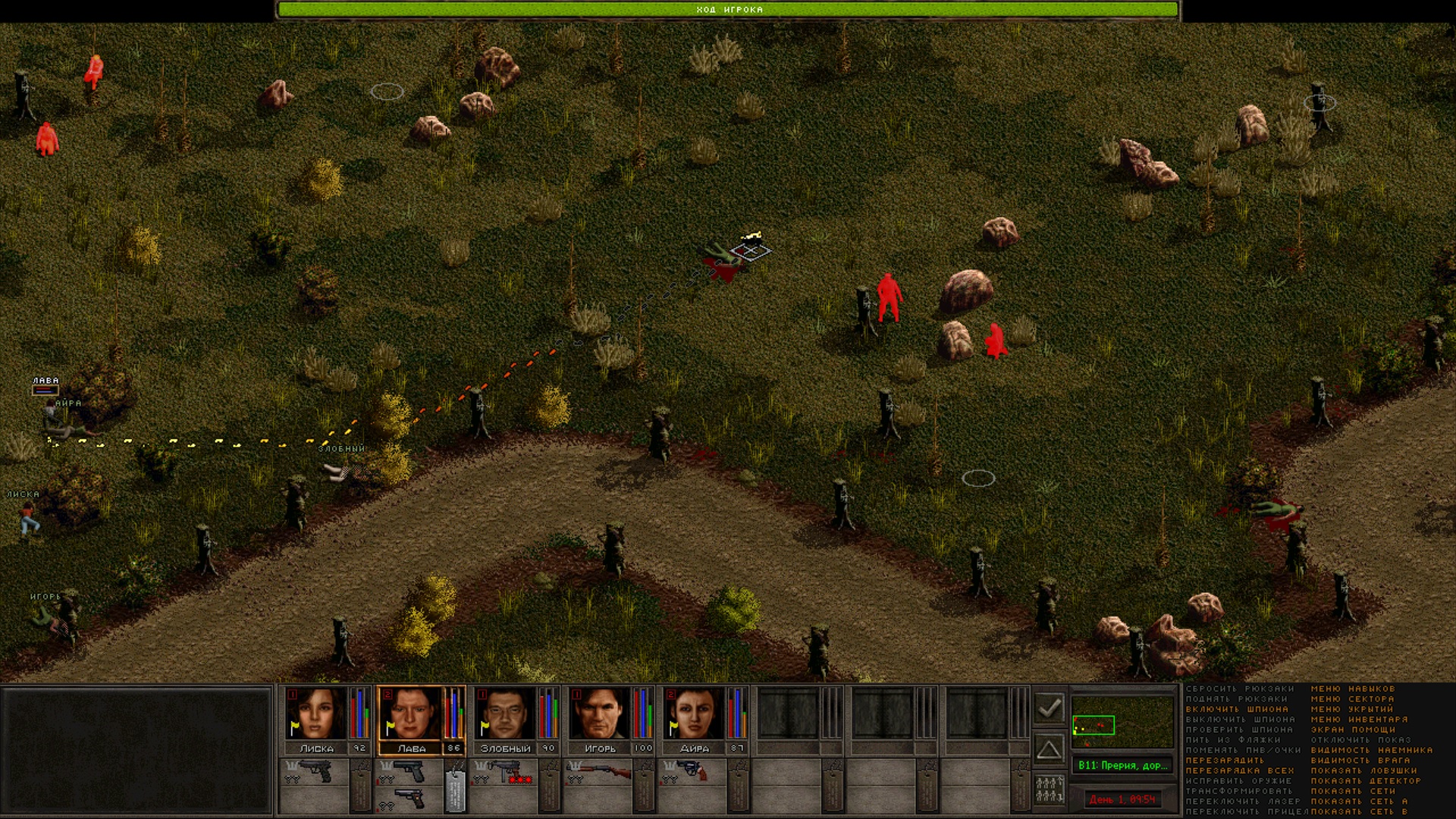The image size is (1456, 819).
Task: Select mercenary Лиска's portrait
Action: tap(315, 713)
